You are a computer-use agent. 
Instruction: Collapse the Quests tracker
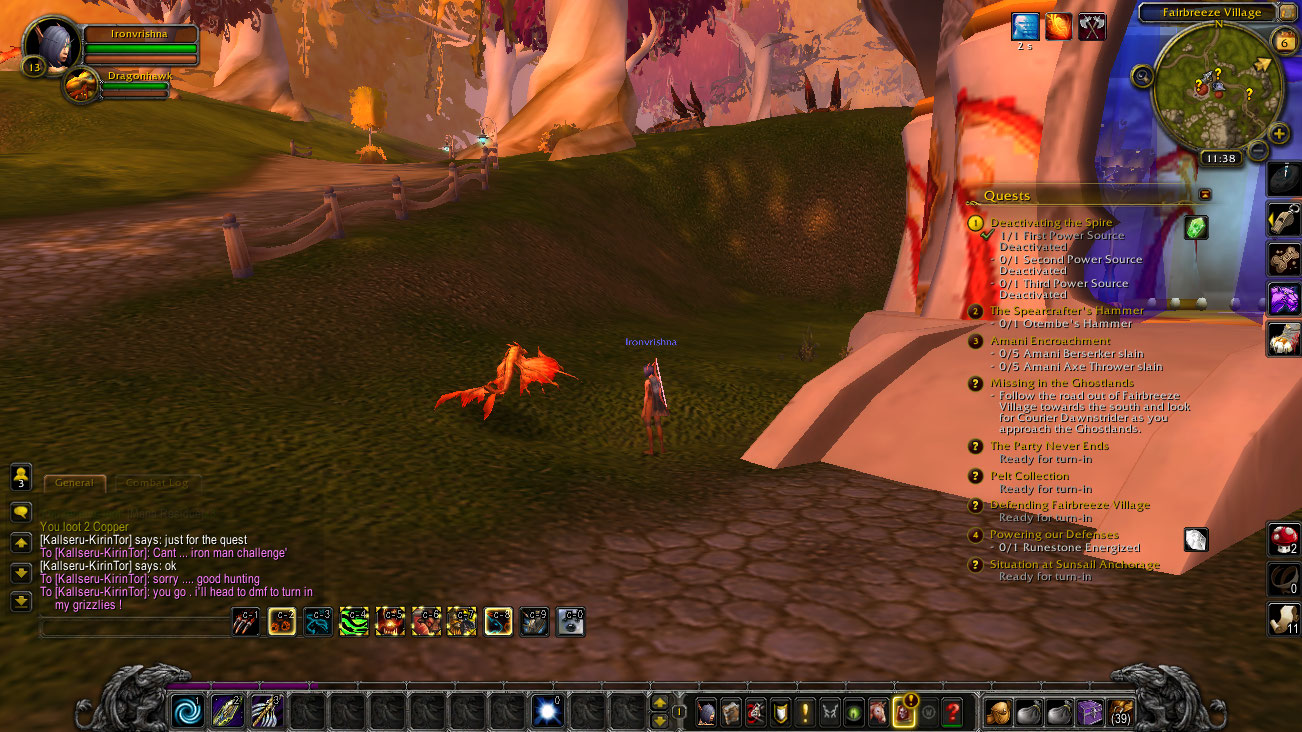click(x=1205, y=194)
